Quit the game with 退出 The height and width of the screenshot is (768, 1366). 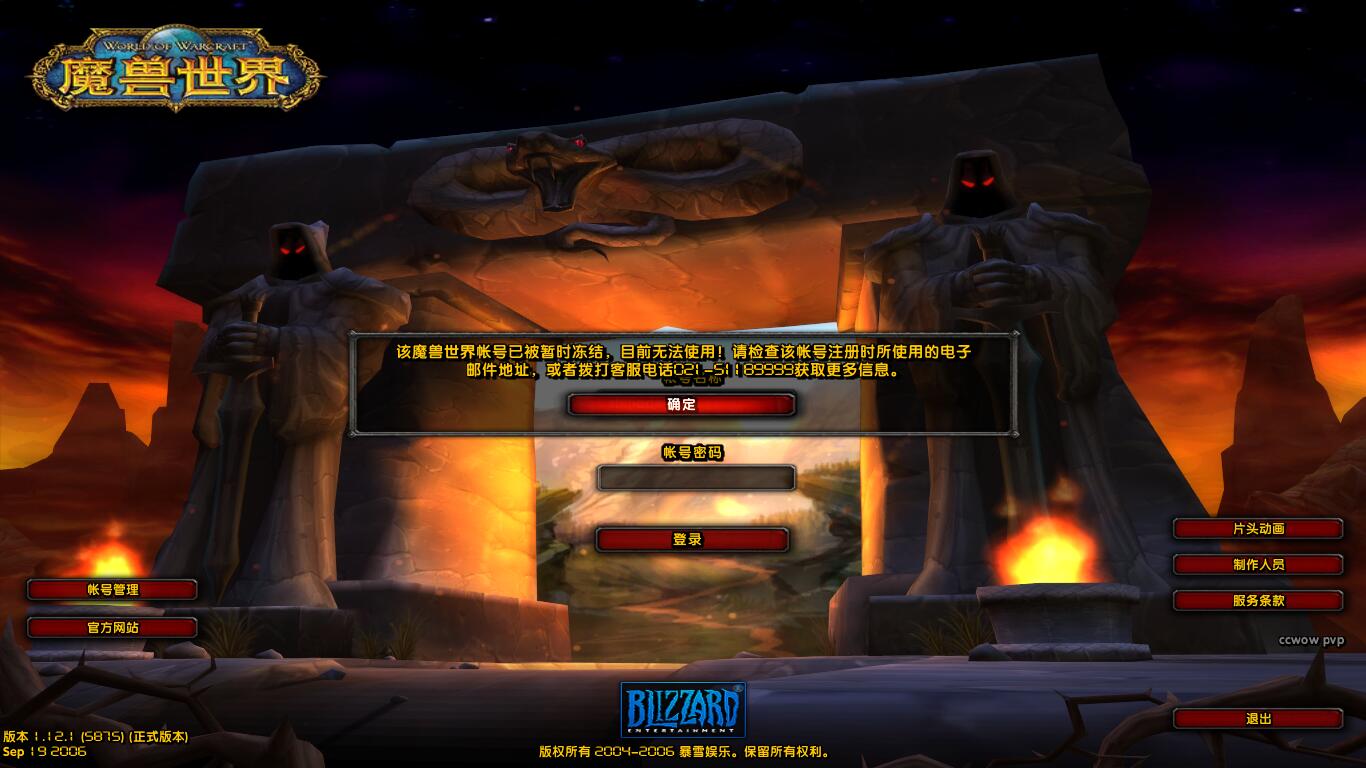tap(1257, 719)
